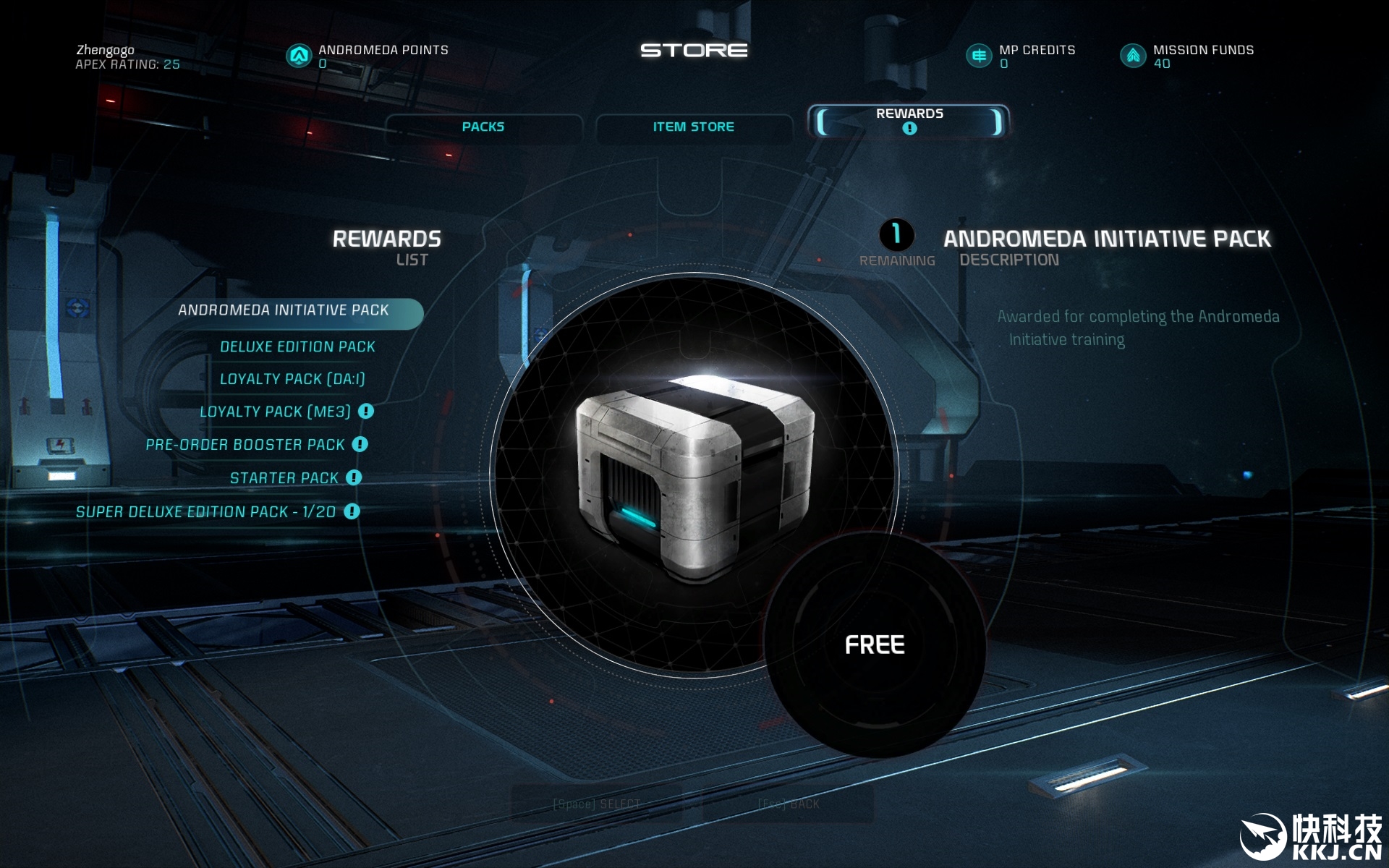
Task: Pick the Loyalty Pack (ME3) entry
Action: click(275, 412)
